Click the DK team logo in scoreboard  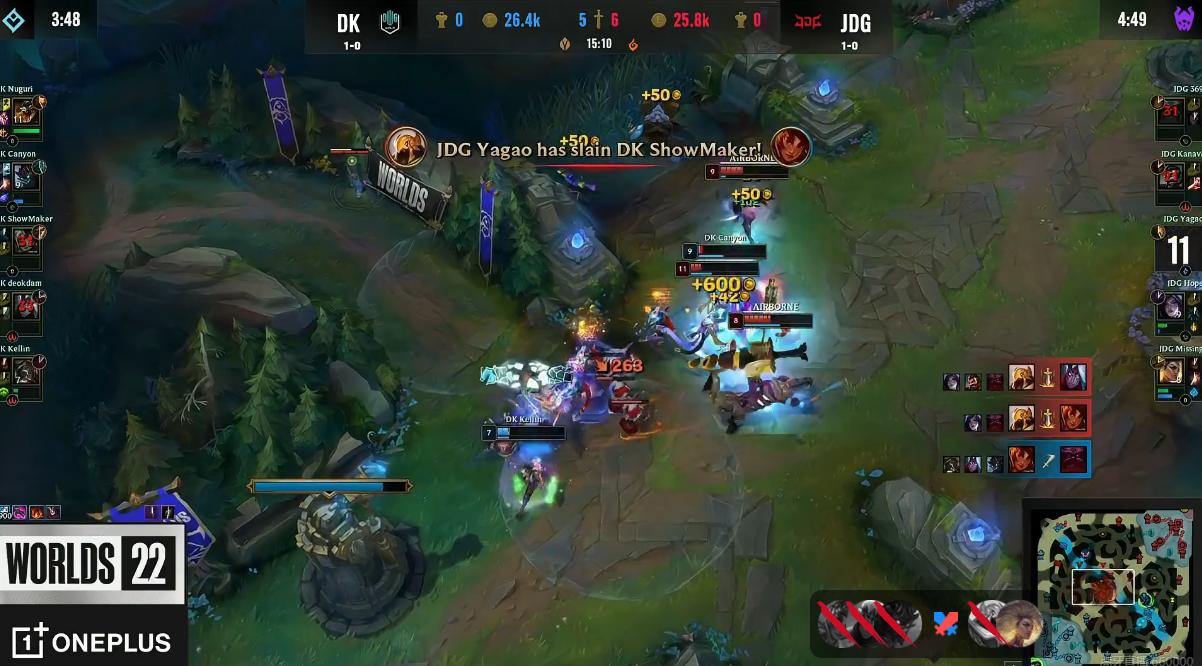point(390,22)
